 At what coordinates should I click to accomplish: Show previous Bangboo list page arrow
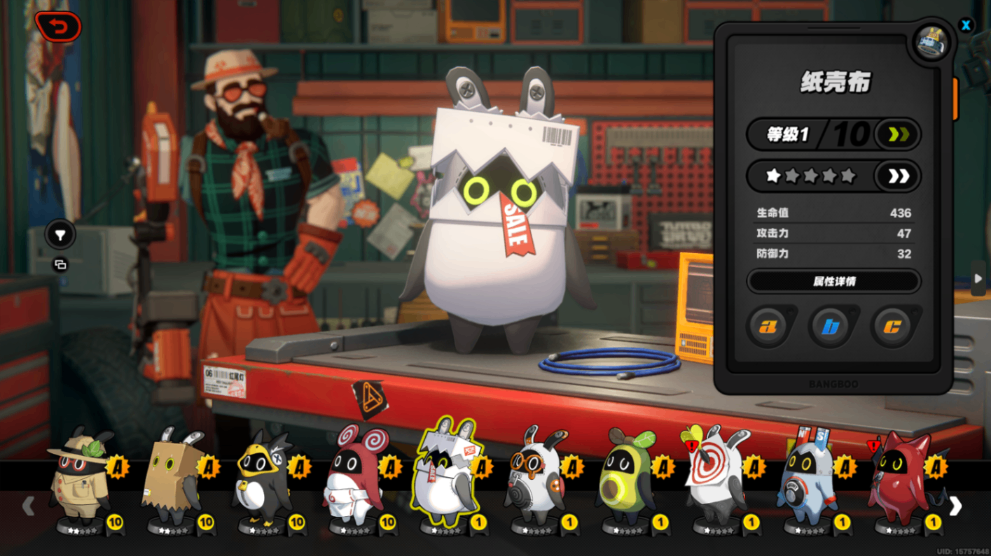(x=29, y=506)
